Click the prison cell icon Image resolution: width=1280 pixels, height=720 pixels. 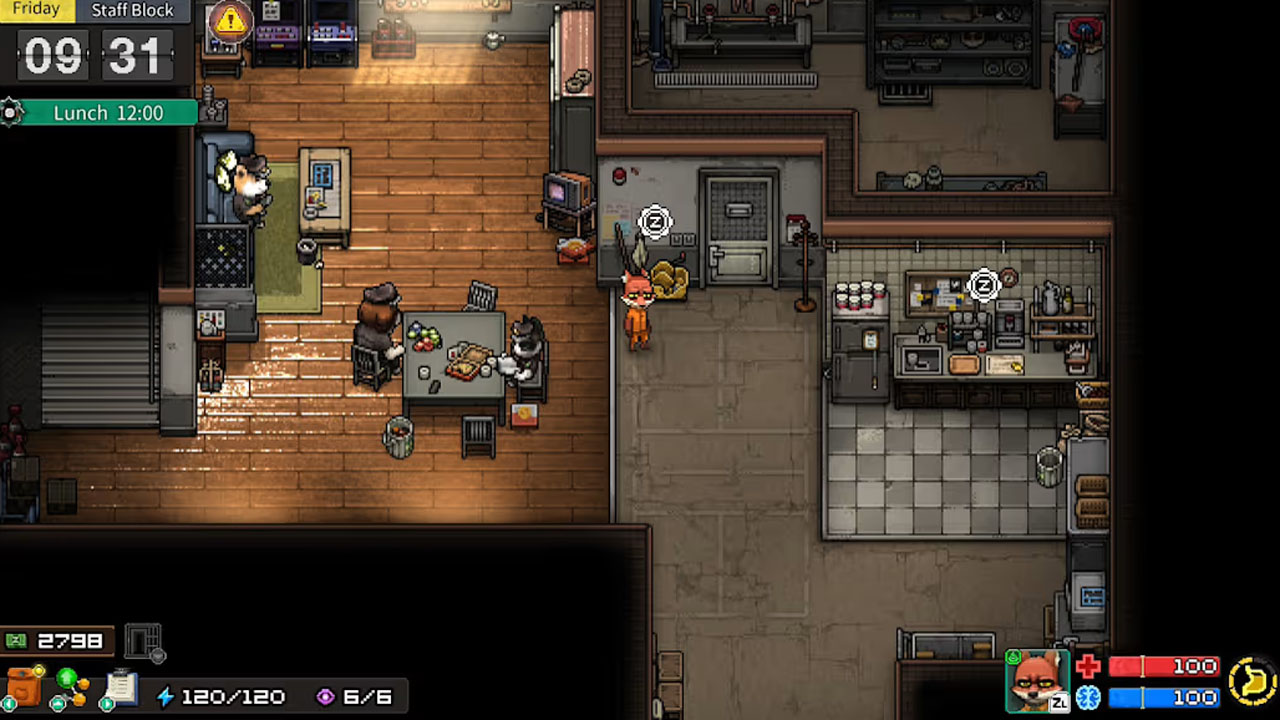[144, 641]
